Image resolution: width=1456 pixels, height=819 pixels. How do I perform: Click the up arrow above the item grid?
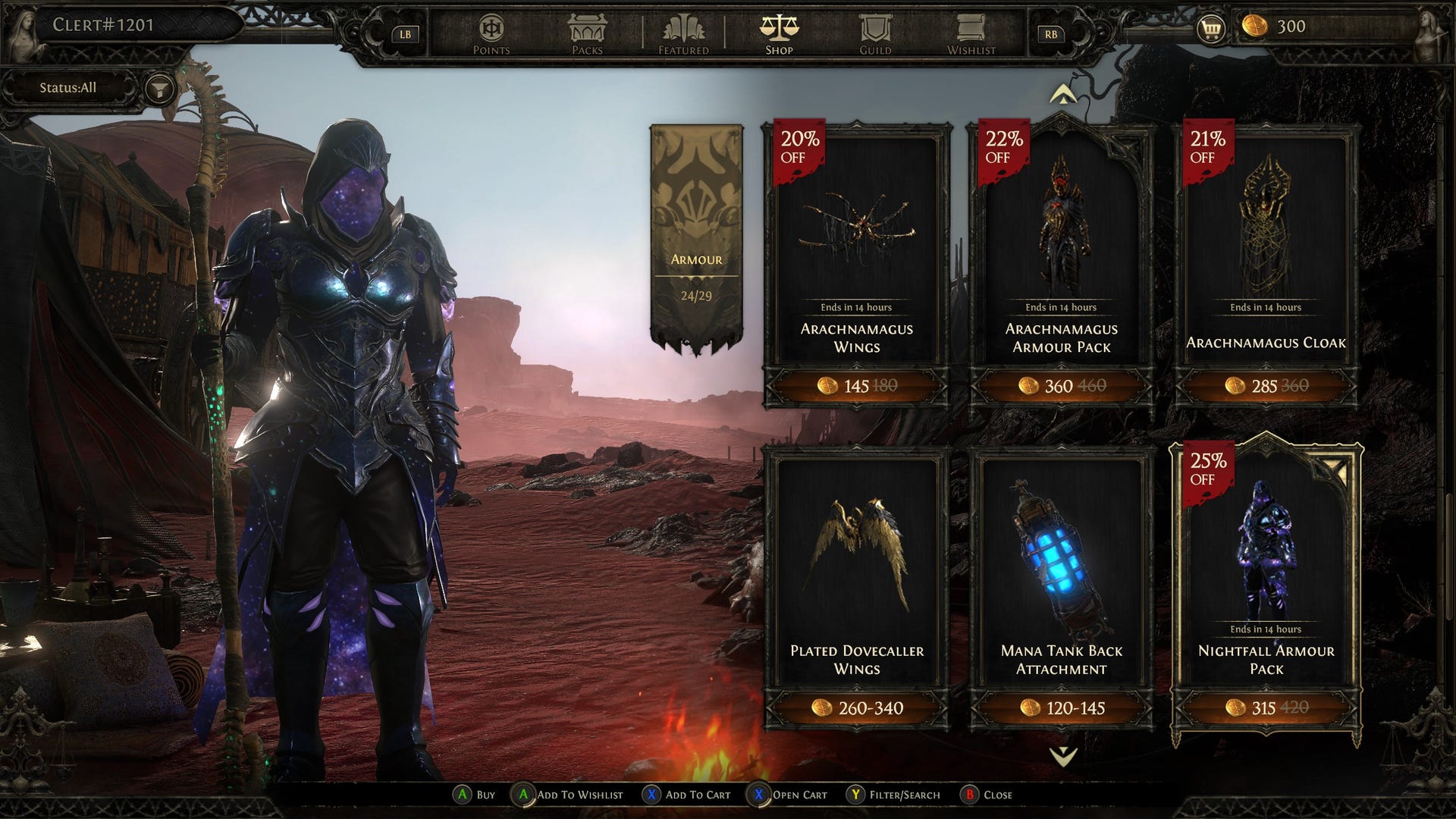point(1062,95)
